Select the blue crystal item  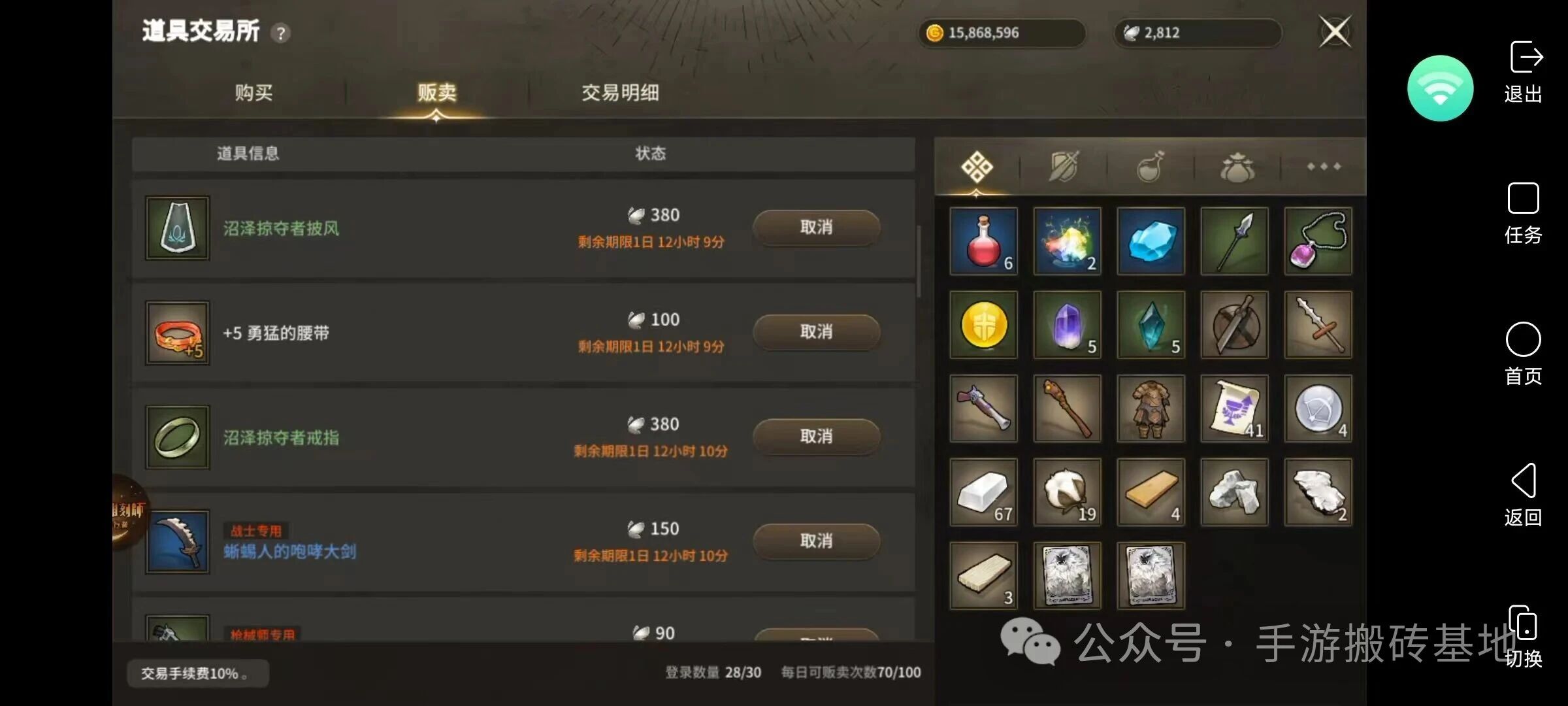pos(1151,241)
